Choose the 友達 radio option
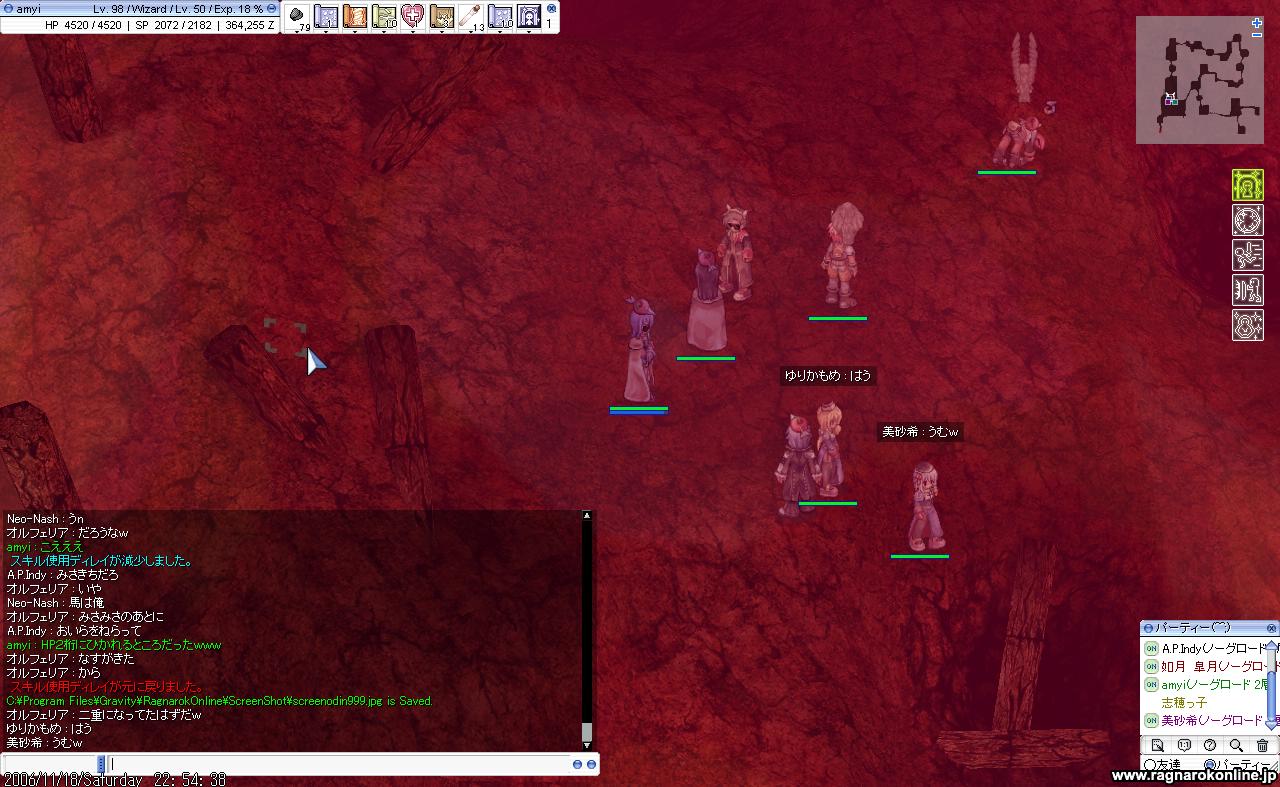Image resolution: width=1280 pixels, height=787 pixels. pyautogui.click(x=1149, y=765)
